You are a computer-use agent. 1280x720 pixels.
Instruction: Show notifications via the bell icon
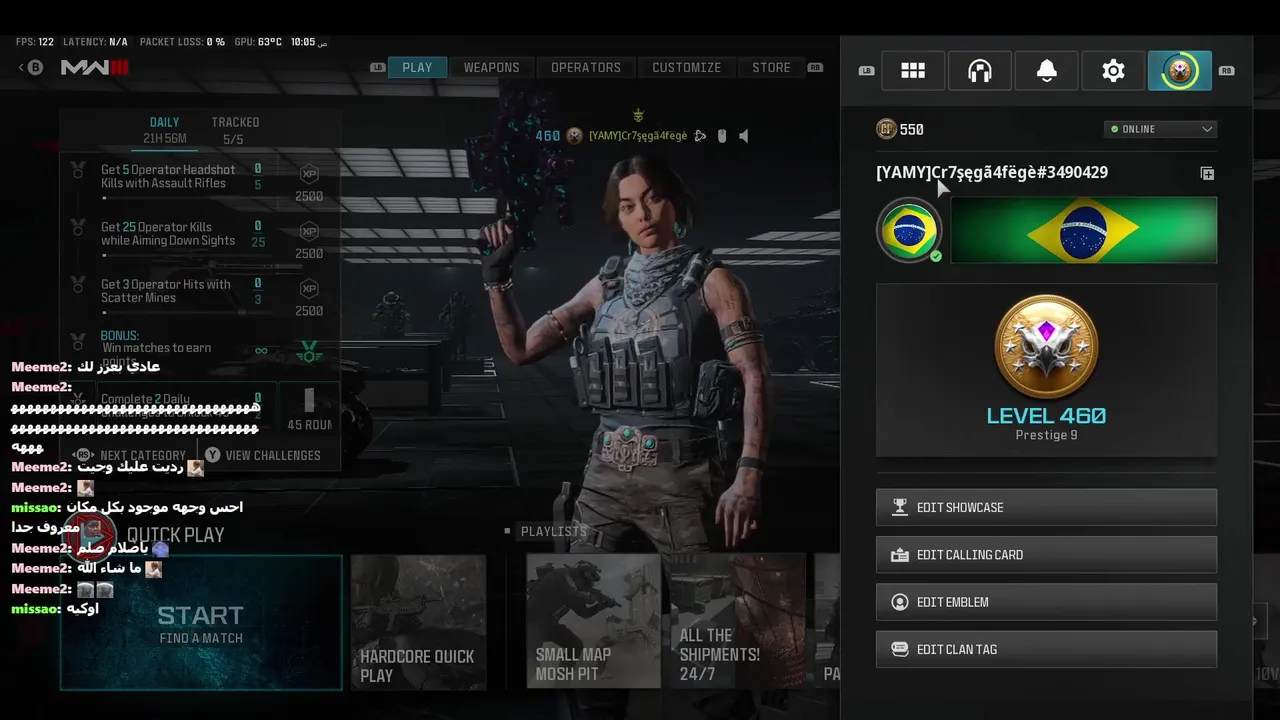[1047, 71]
